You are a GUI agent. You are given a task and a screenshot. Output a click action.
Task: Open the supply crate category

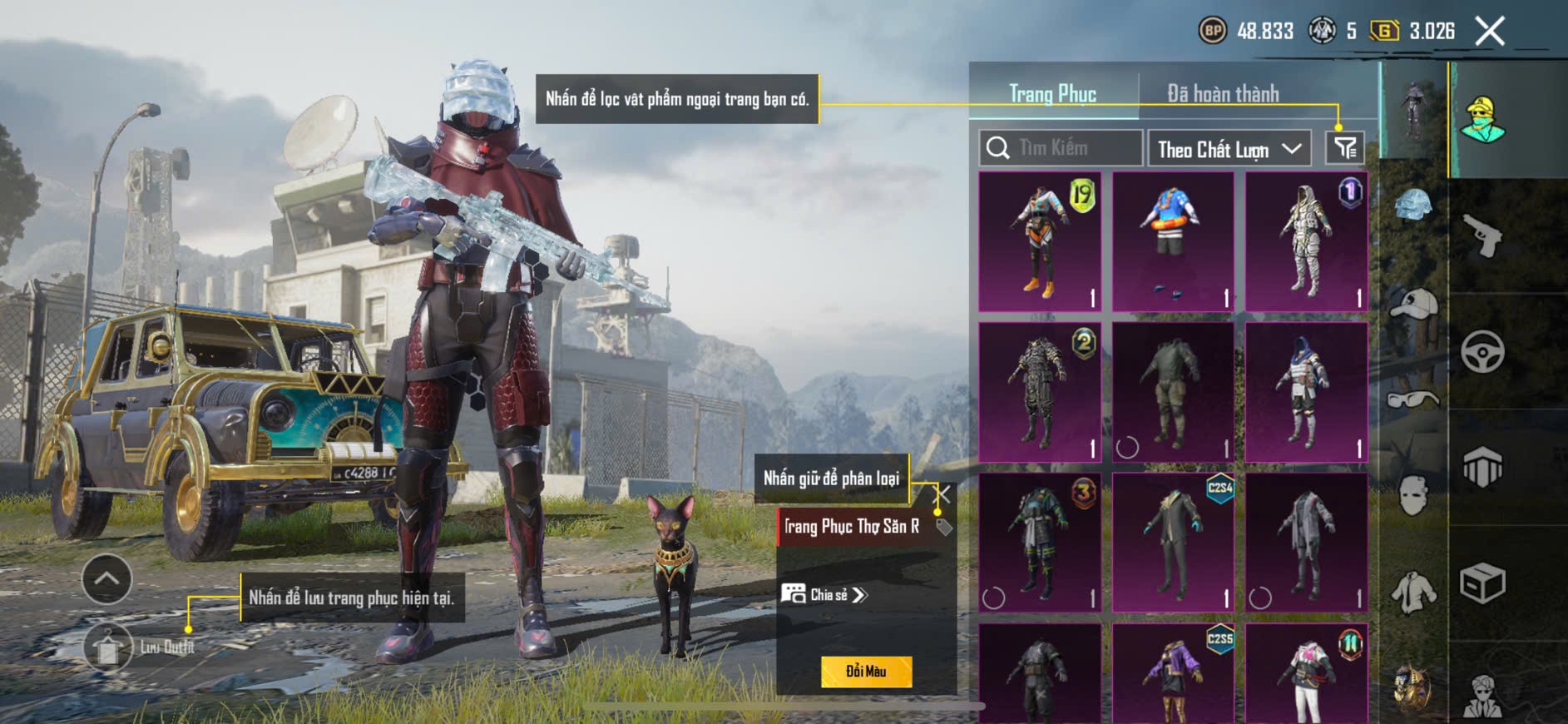[x=1482, y=583]
